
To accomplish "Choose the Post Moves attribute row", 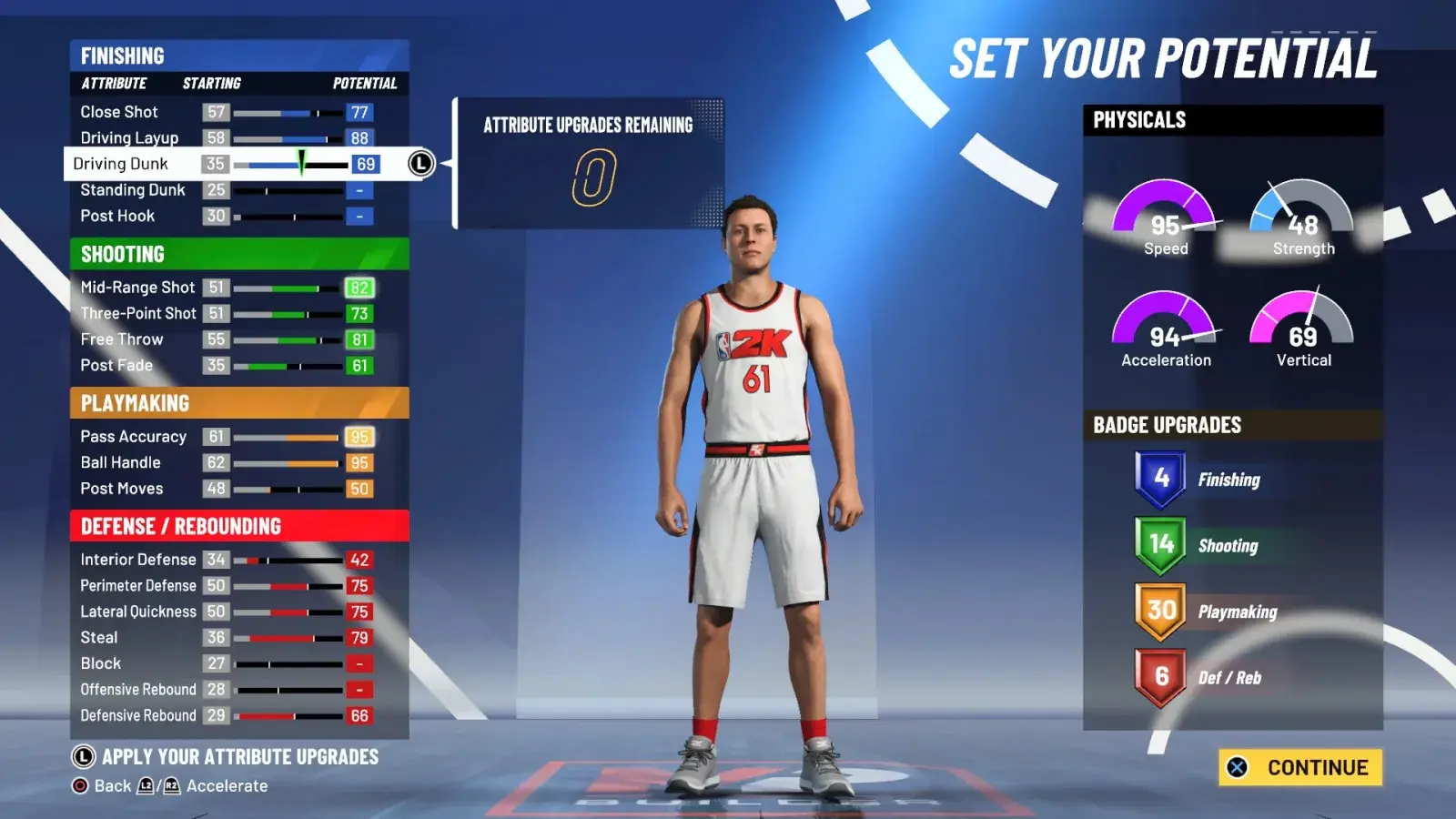I will [x=227, y=489].
